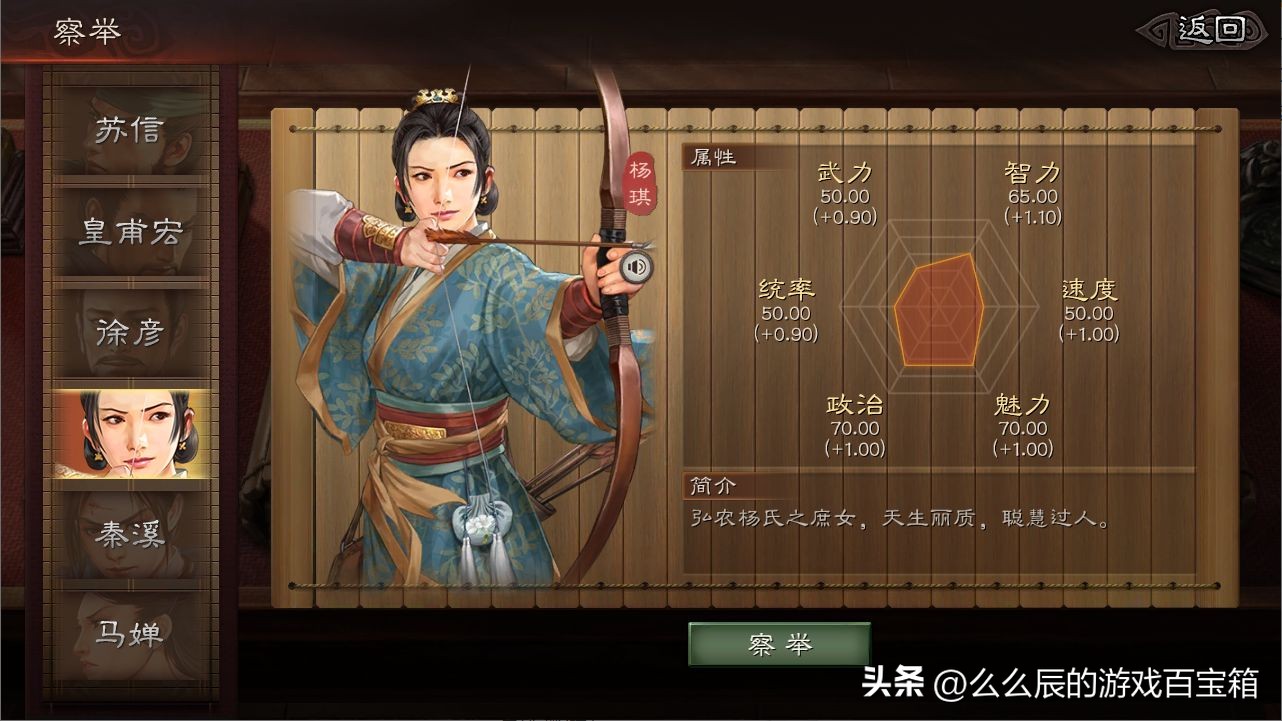Select candidate 皇甫宏 from the list
The width and height of the screenshot is (1282, 721).
point(131,230)
